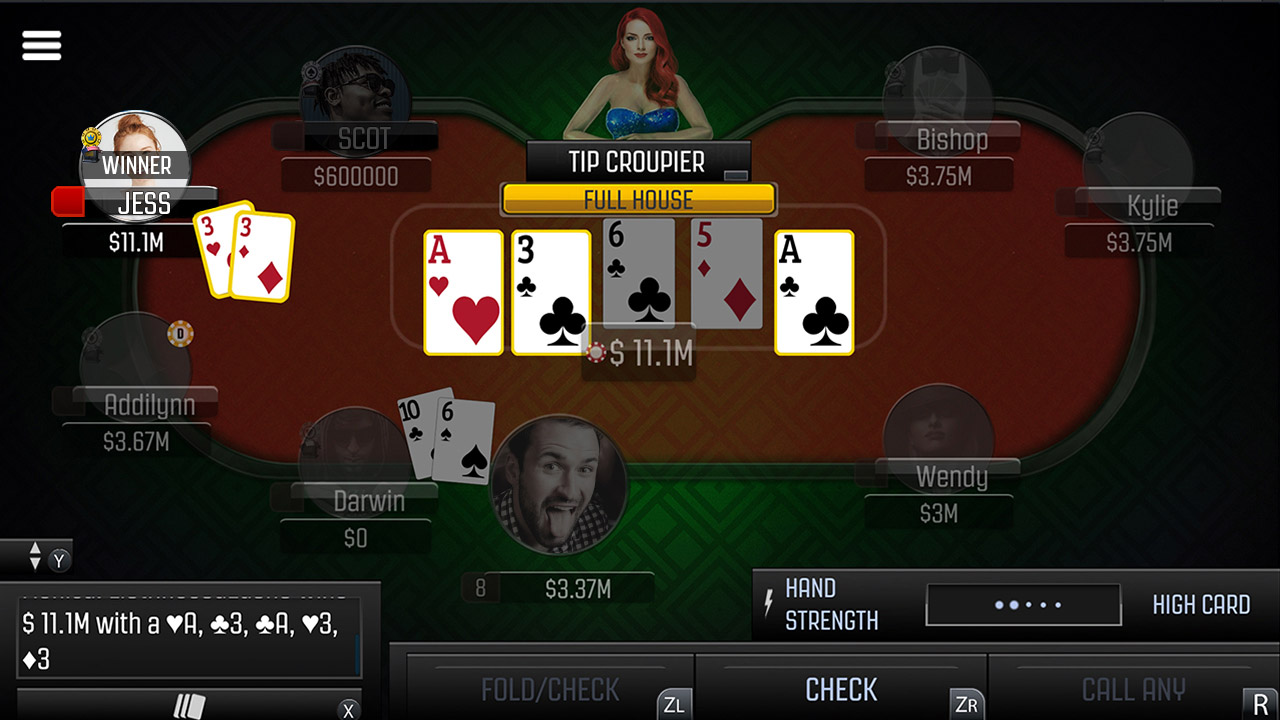The width and height of the screenshot is (1280, 720).
Task: Open the hamburger menu
Action: click(x=41, y=45)
